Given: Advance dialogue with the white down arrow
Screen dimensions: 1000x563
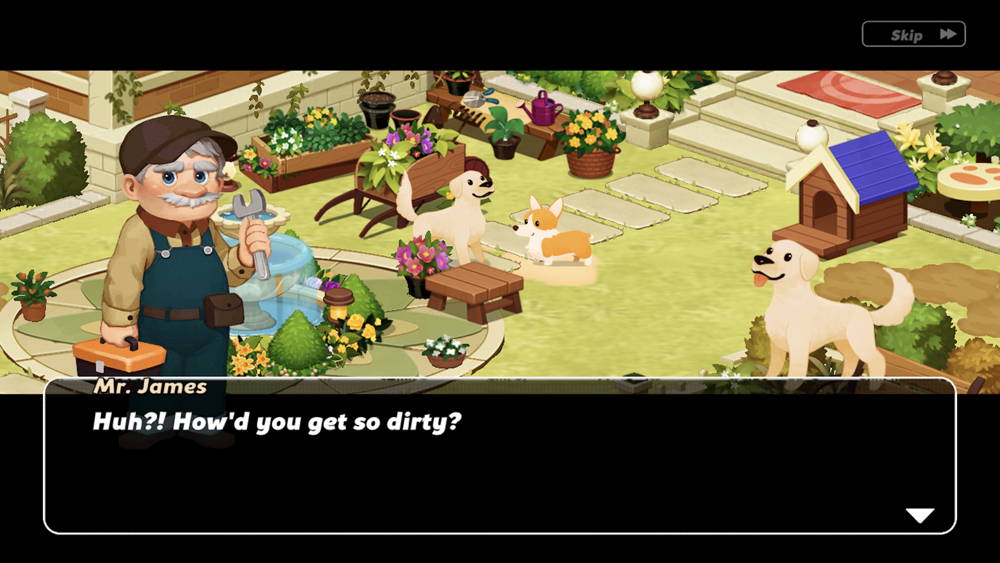Looking at the screenshot, I should pos(919,515).
